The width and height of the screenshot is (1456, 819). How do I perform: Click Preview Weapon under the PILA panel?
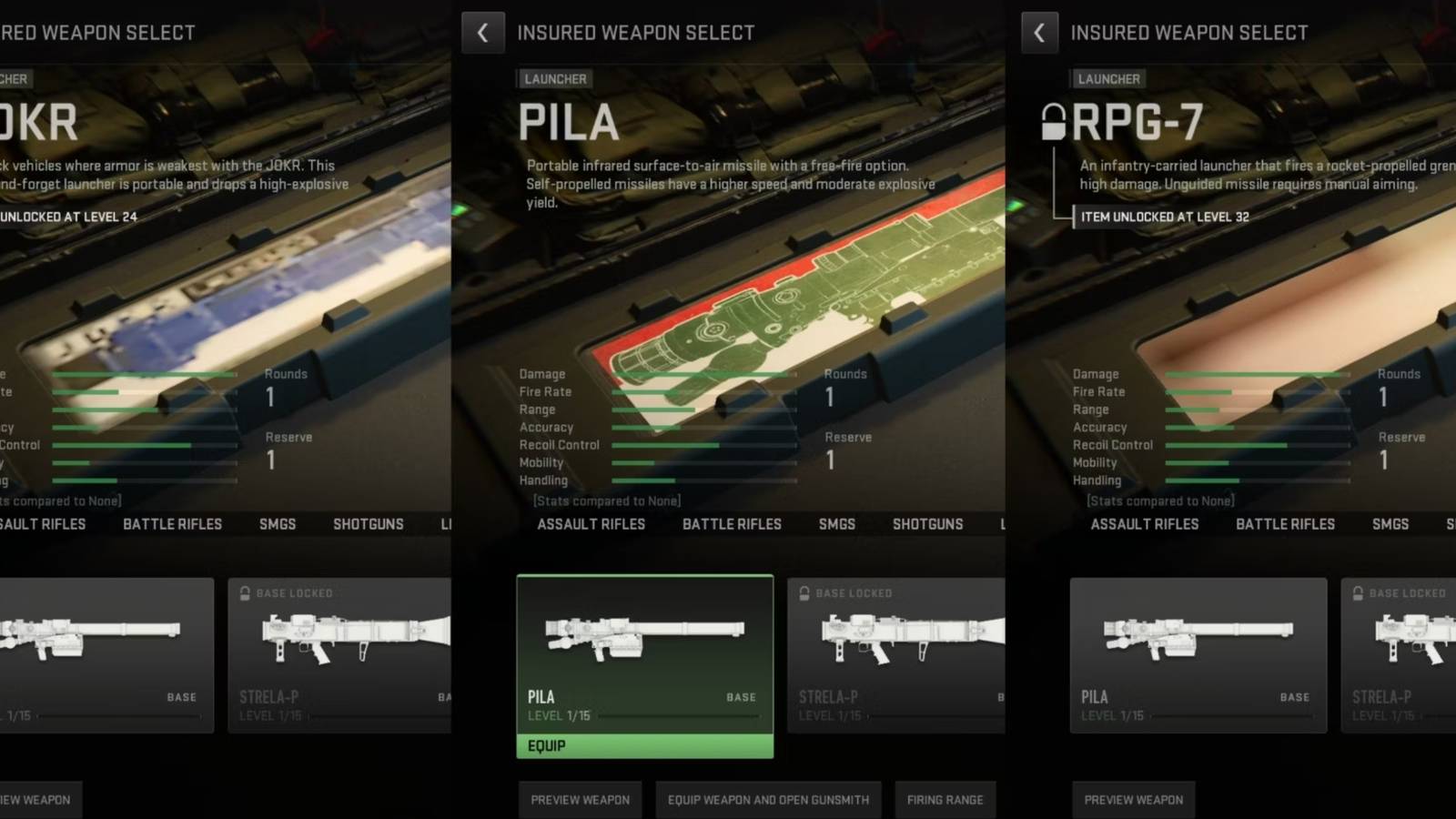click(580, 800)
